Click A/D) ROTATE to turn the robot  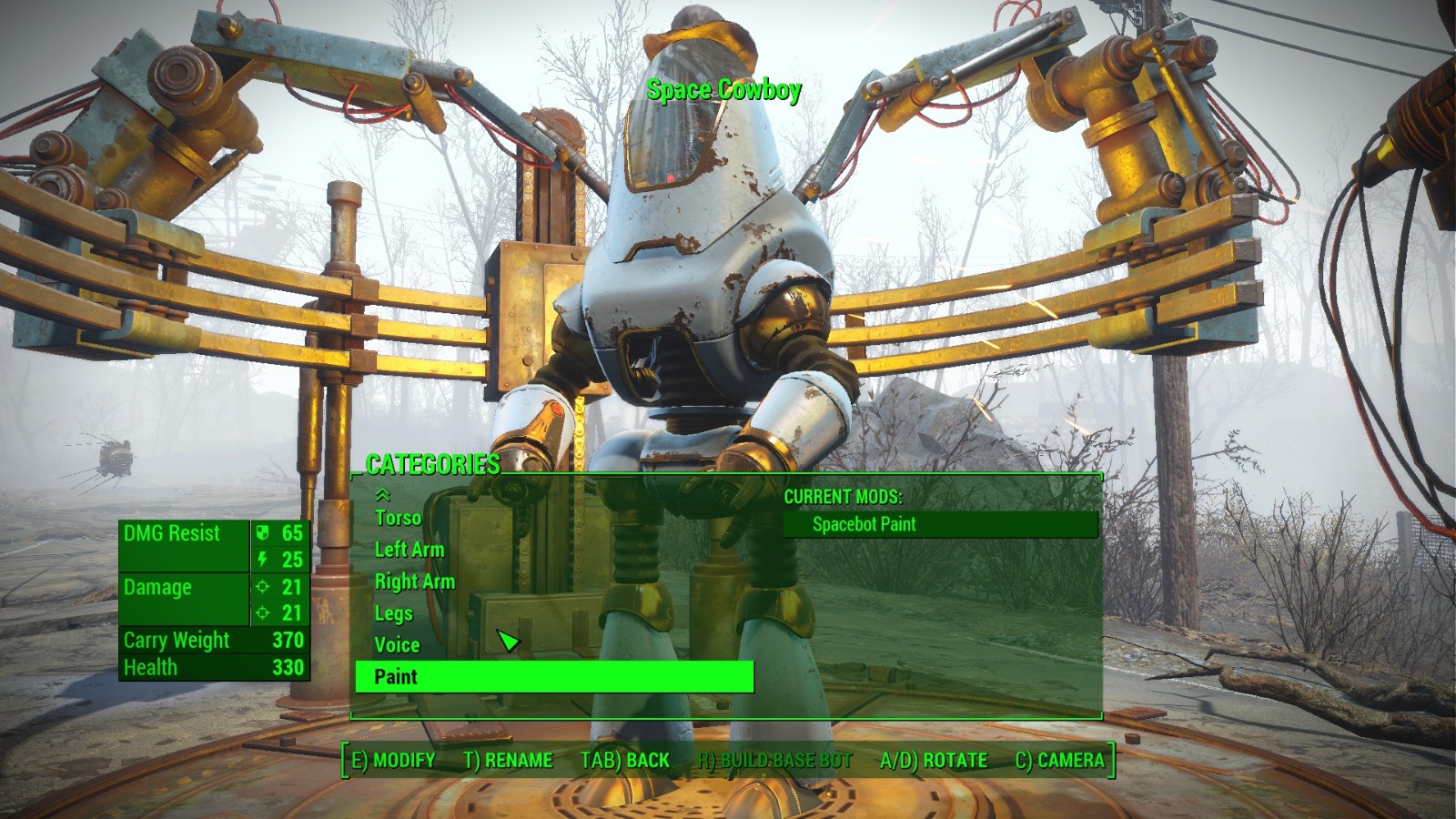[x=934, y=760]
